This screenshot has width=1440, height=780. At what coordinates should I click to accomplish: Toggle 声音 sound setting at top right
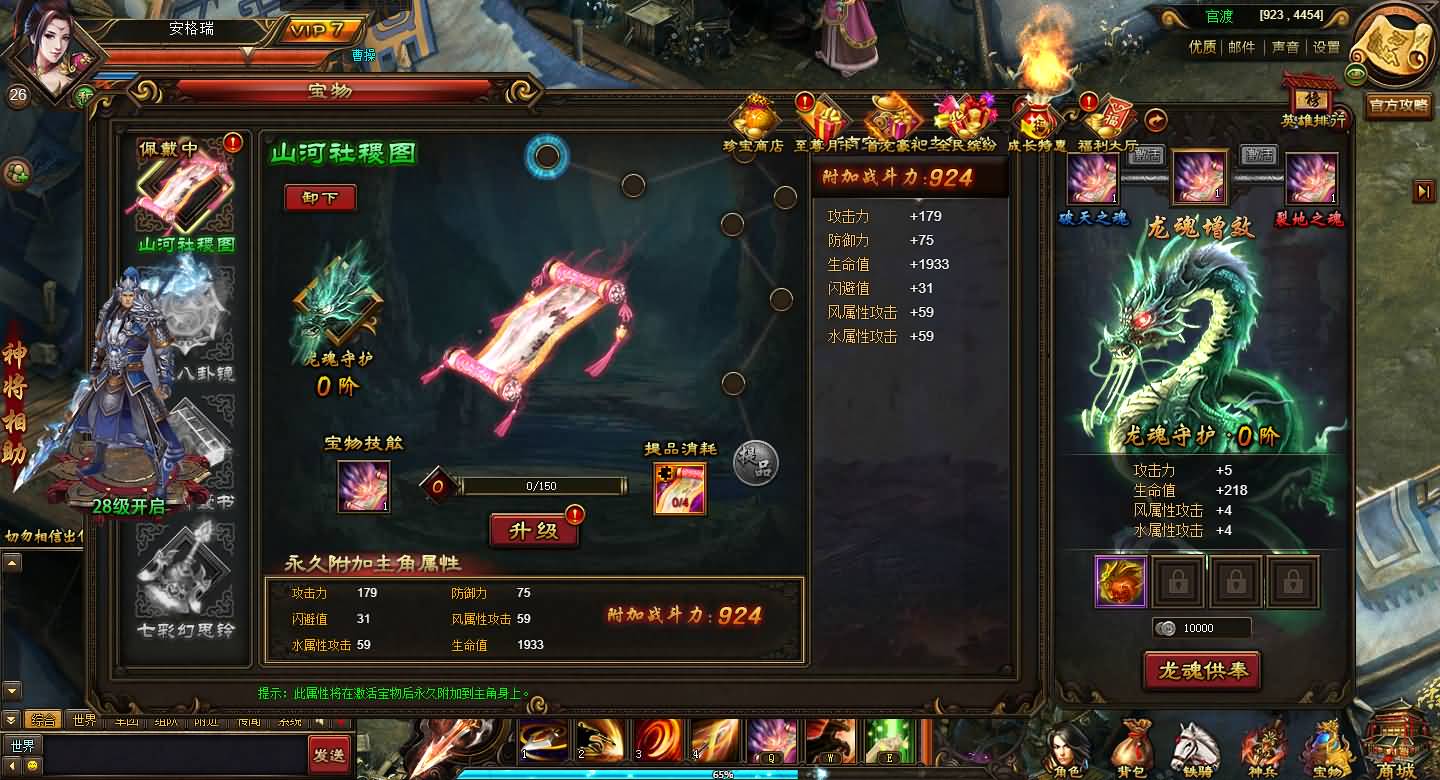click(x=1285, y=48)
